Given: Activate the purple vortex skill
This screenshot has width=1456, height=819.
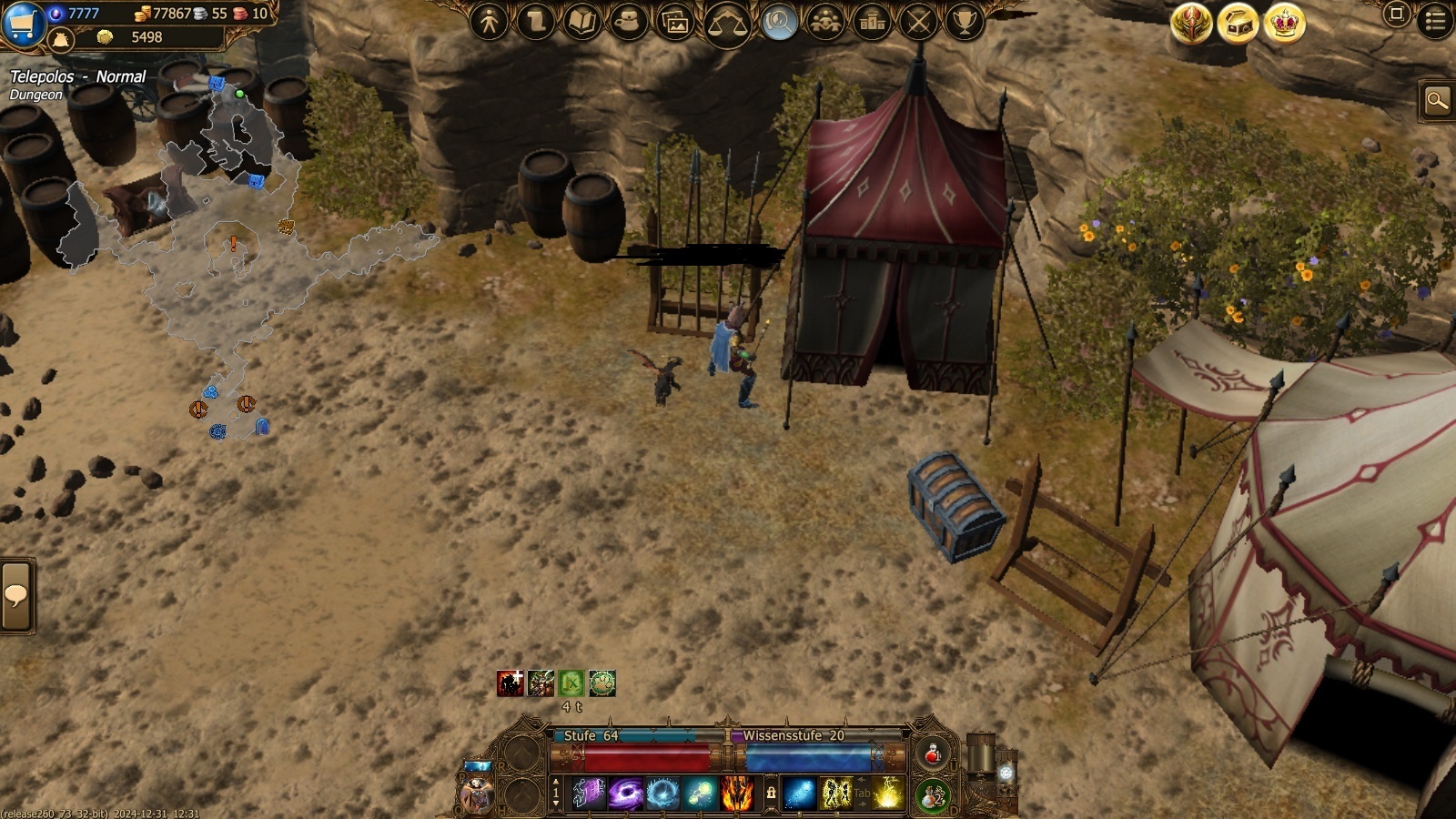Looking at the screenshot, I should click(x=626, y=794).
